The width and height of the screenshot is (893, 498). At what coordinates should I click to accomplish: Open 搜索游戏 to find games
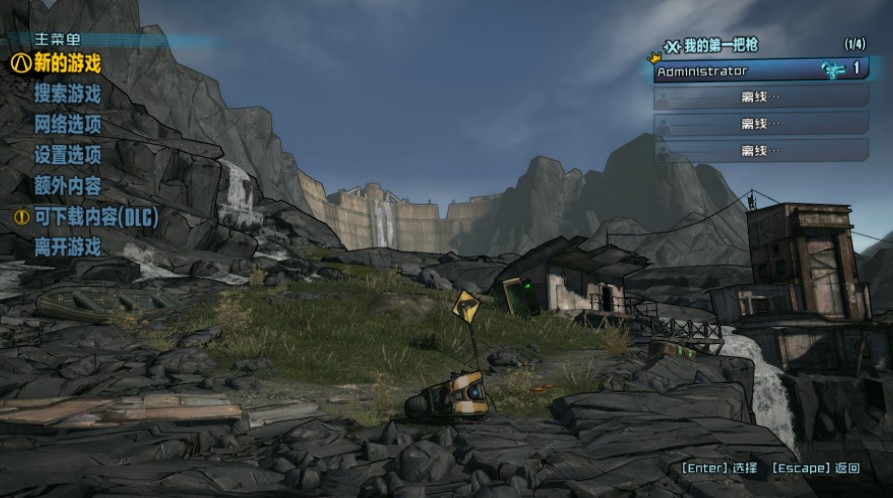point(67,94)
